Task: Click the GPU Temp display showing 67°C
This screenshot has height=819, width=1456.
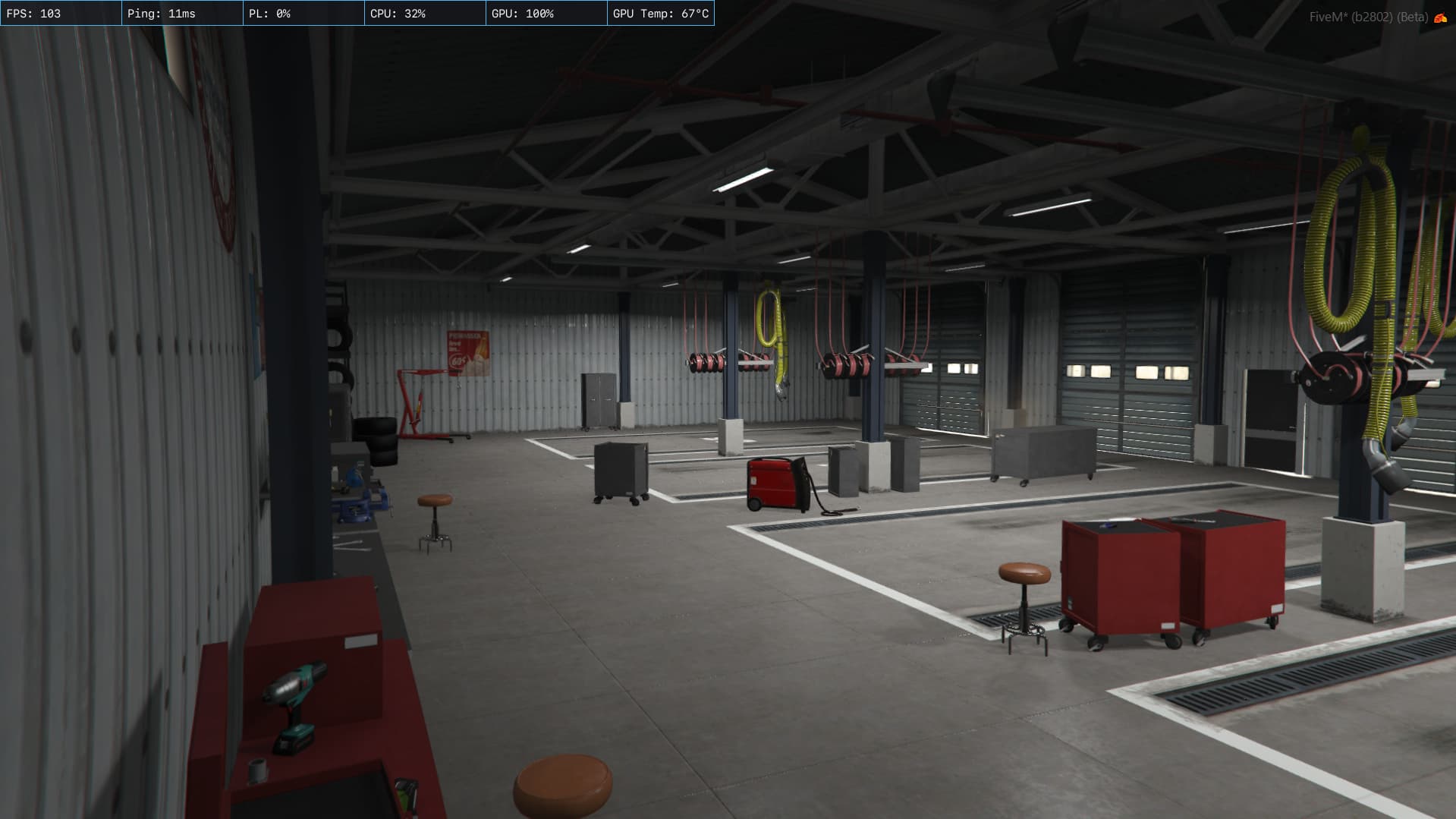Action: 662,12
